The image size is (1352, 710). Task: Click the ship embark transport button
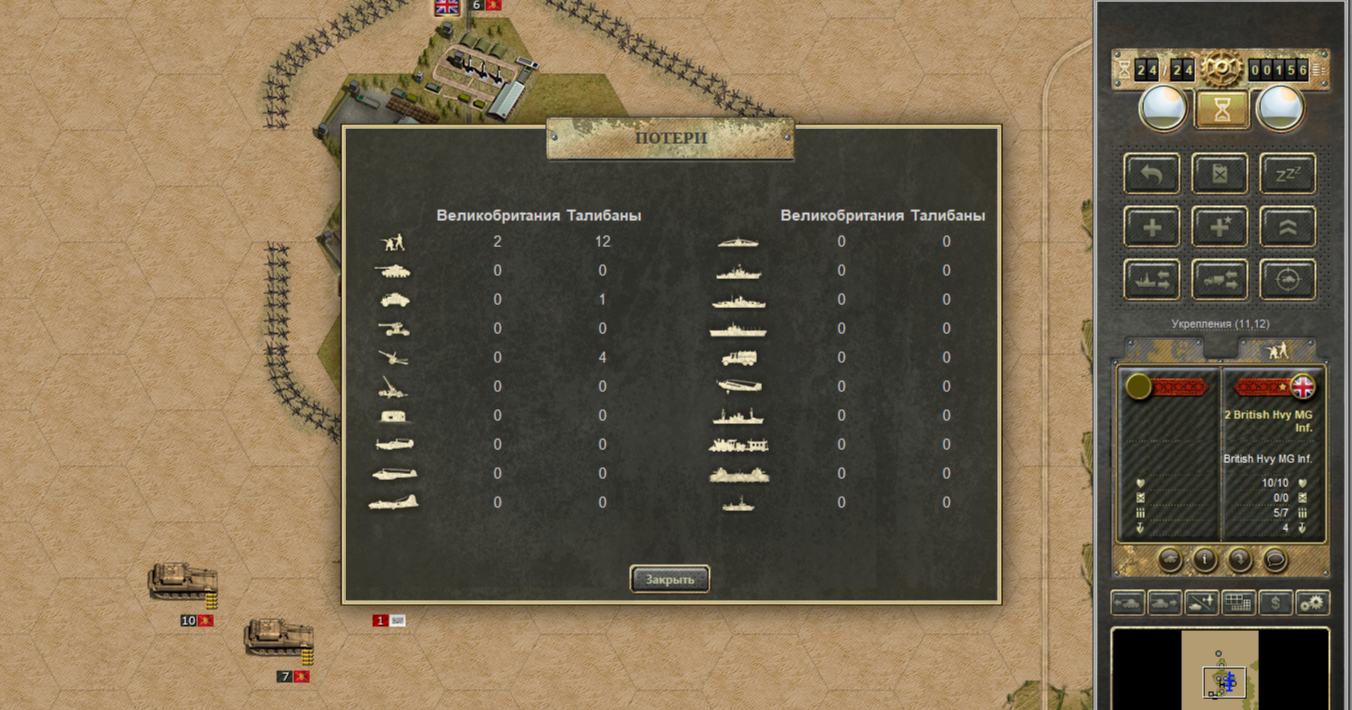pyautogui.click(x=1152, y=281)
